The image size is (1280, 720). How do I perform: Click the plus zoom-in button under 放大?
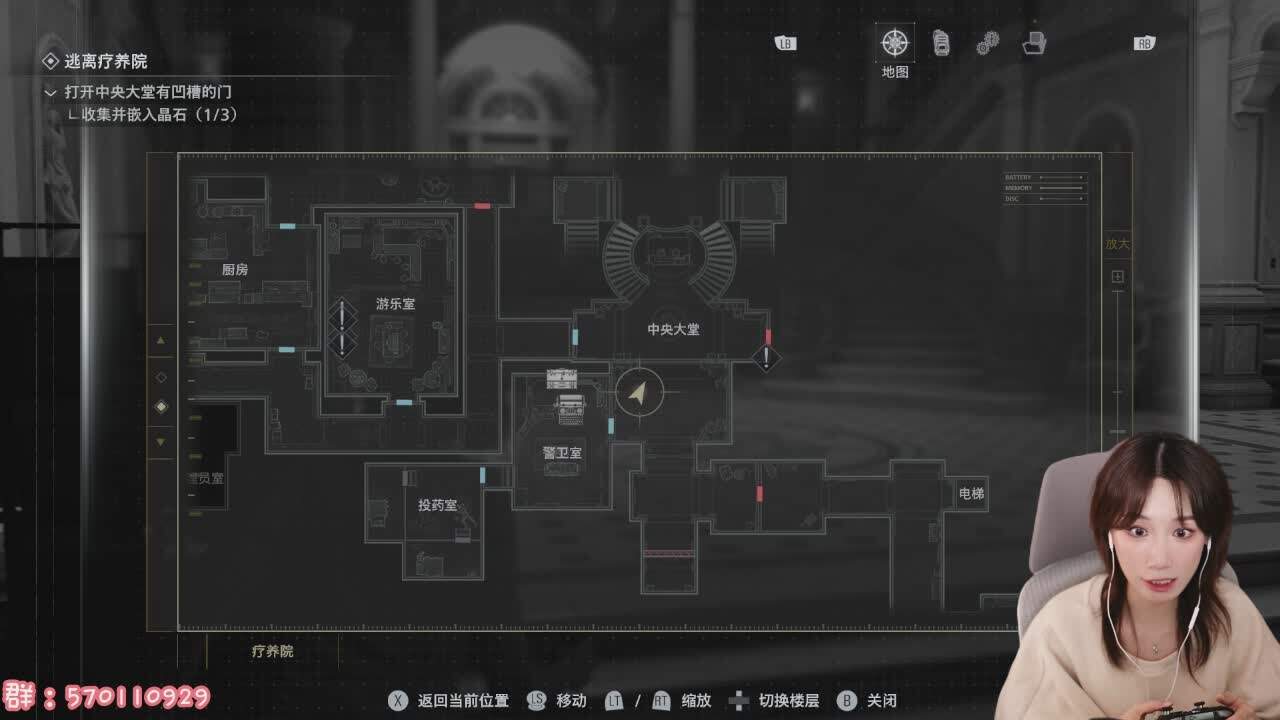pos(1117,276)
